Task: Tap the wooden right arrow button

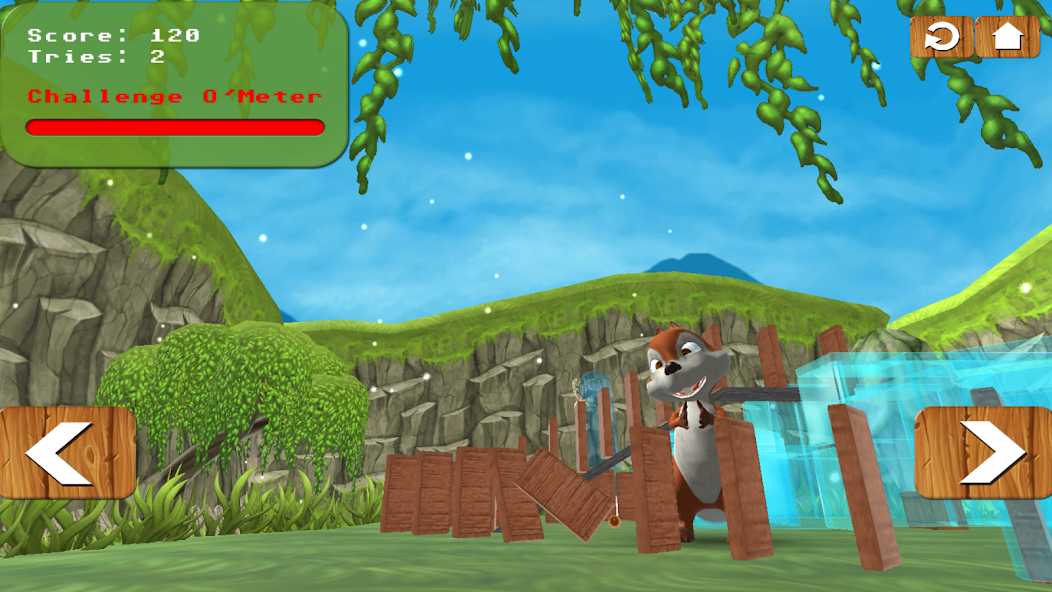Action: pos(983,452)
